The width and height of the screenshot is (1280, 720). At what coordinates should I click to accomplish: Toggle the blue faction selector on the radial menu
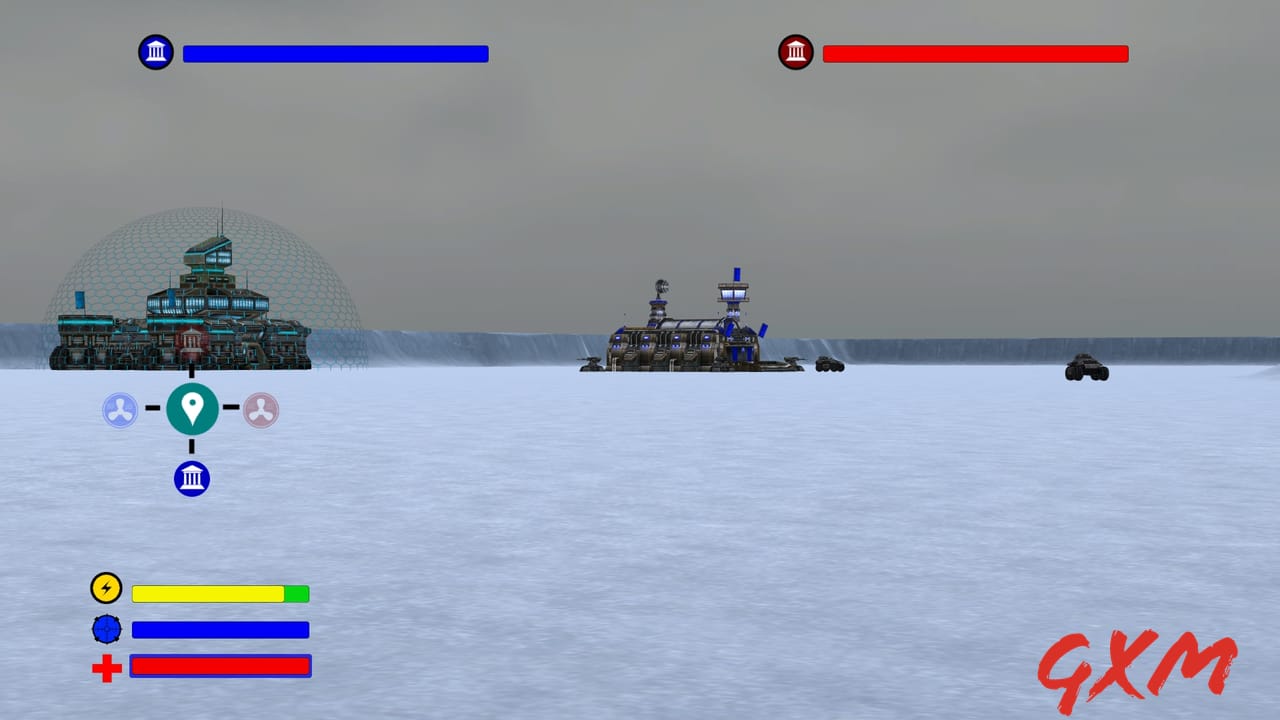tap(122, 408)
